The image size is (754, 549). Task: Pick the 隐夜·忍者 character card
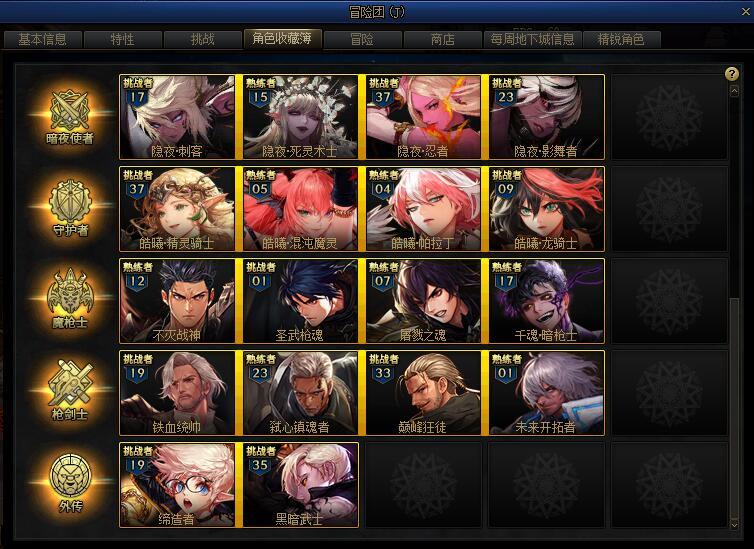coord(423,117)
